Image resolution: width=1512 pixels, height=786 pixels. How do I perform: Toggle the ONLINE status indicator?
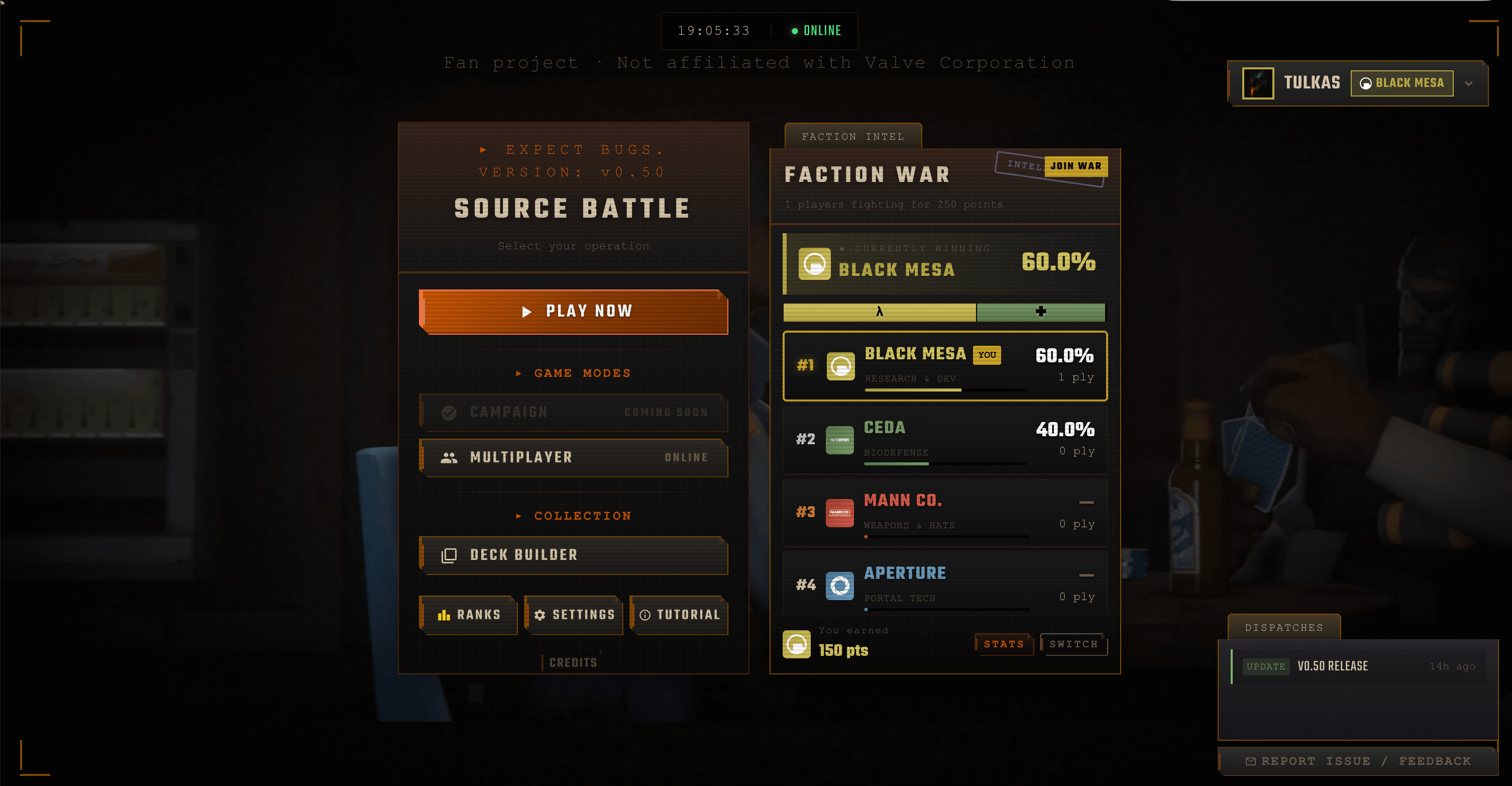point(816,31)
